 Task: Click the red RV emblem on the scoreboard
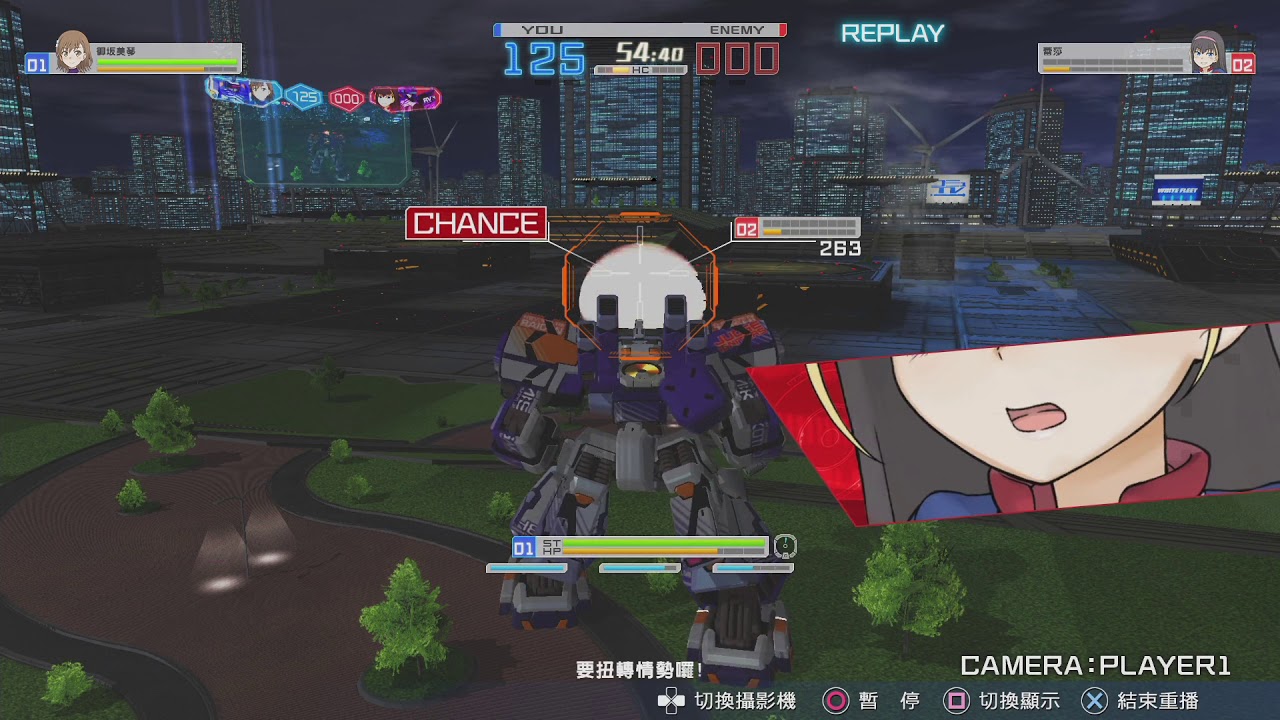(403, 100)
